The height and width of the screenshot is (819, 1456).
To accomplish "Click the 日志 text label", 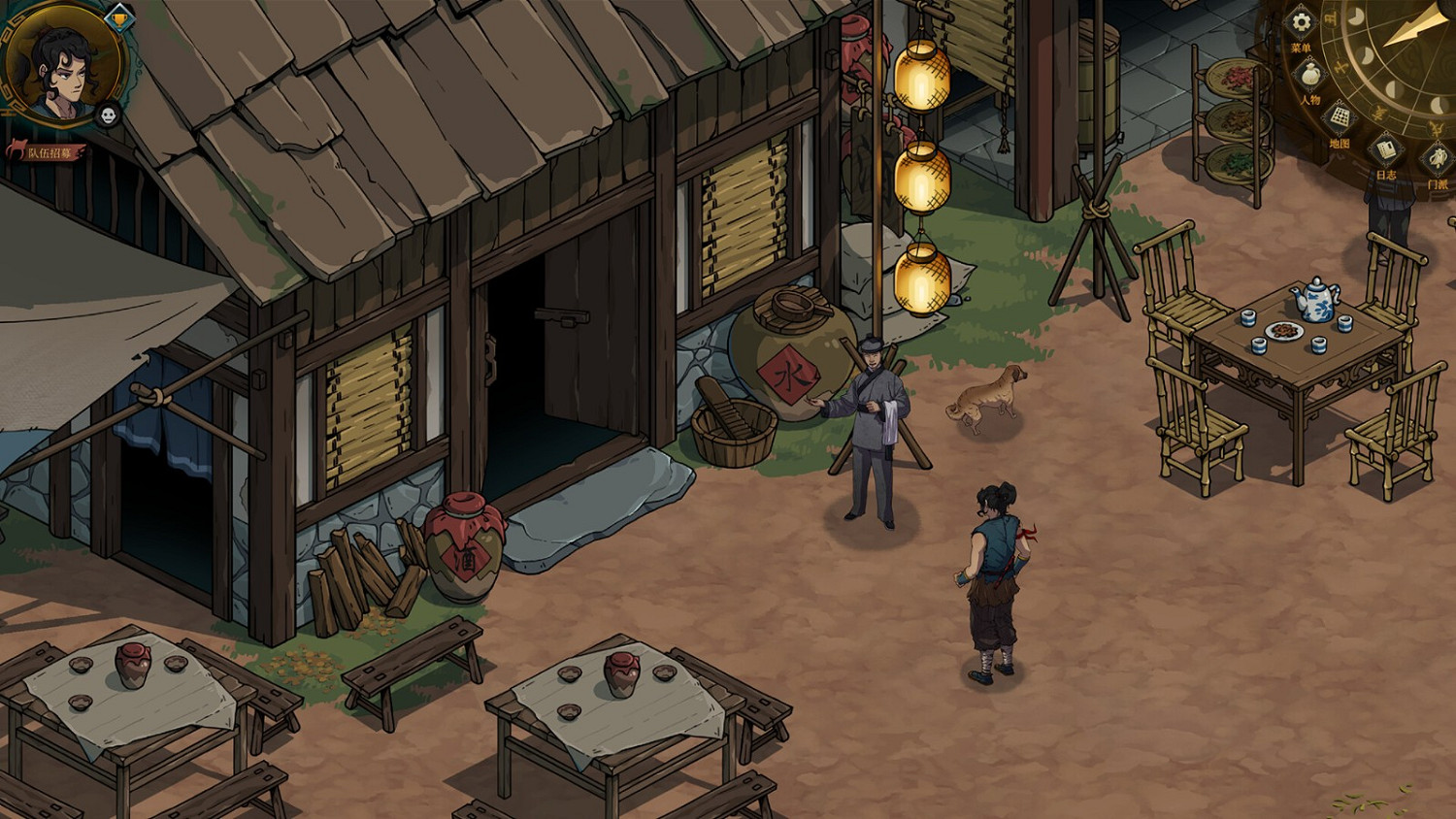I will point(1386,174).
